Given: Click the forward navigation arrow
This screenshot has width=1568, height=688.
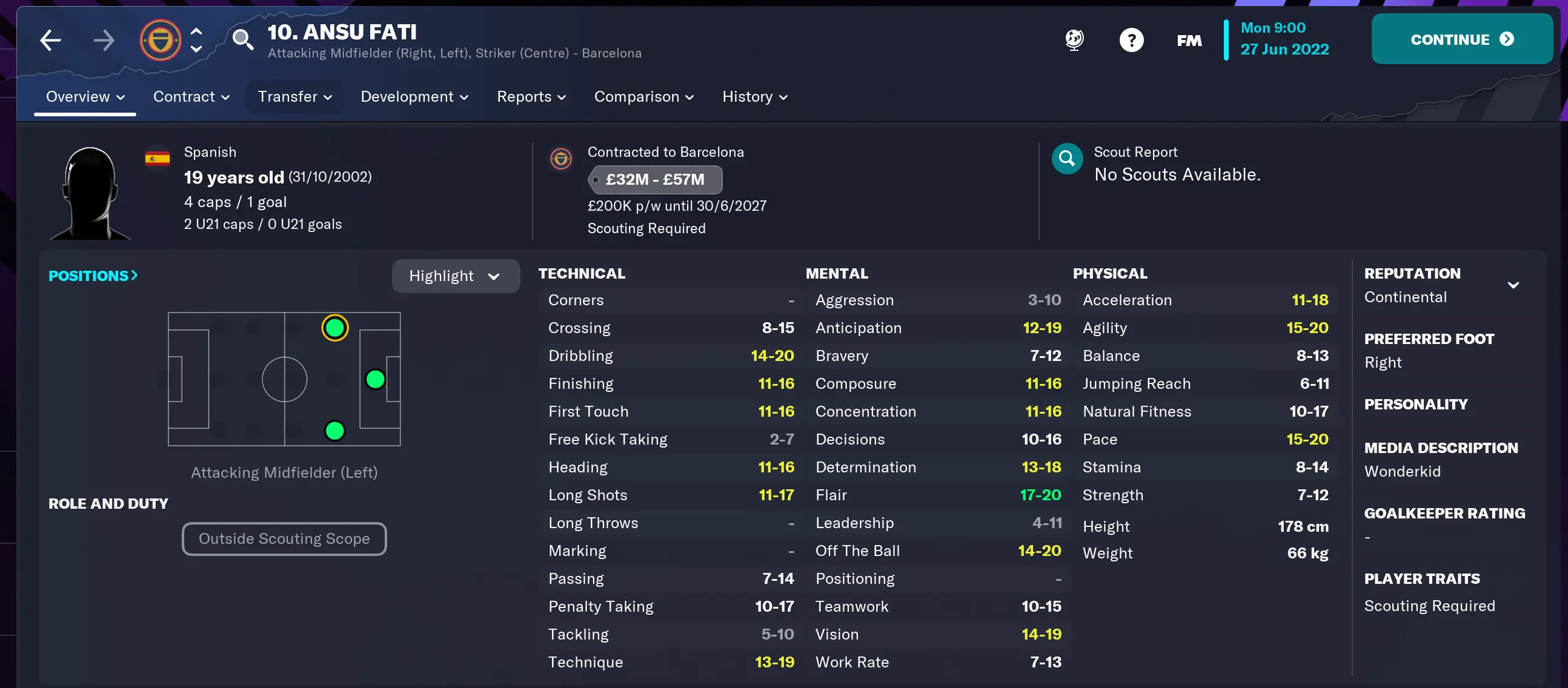Looking at the screenshot, I should [104, 39].
